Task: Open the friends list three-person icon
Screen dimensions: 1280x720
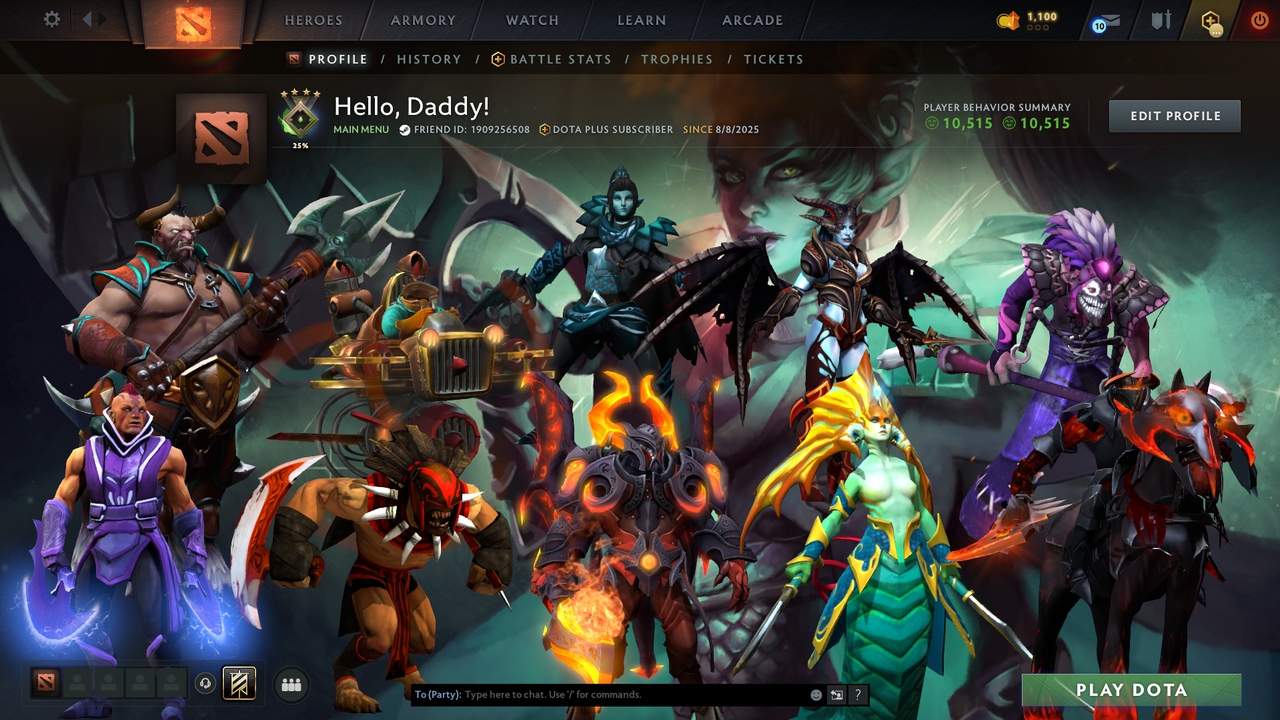Action: click(290, 683)
